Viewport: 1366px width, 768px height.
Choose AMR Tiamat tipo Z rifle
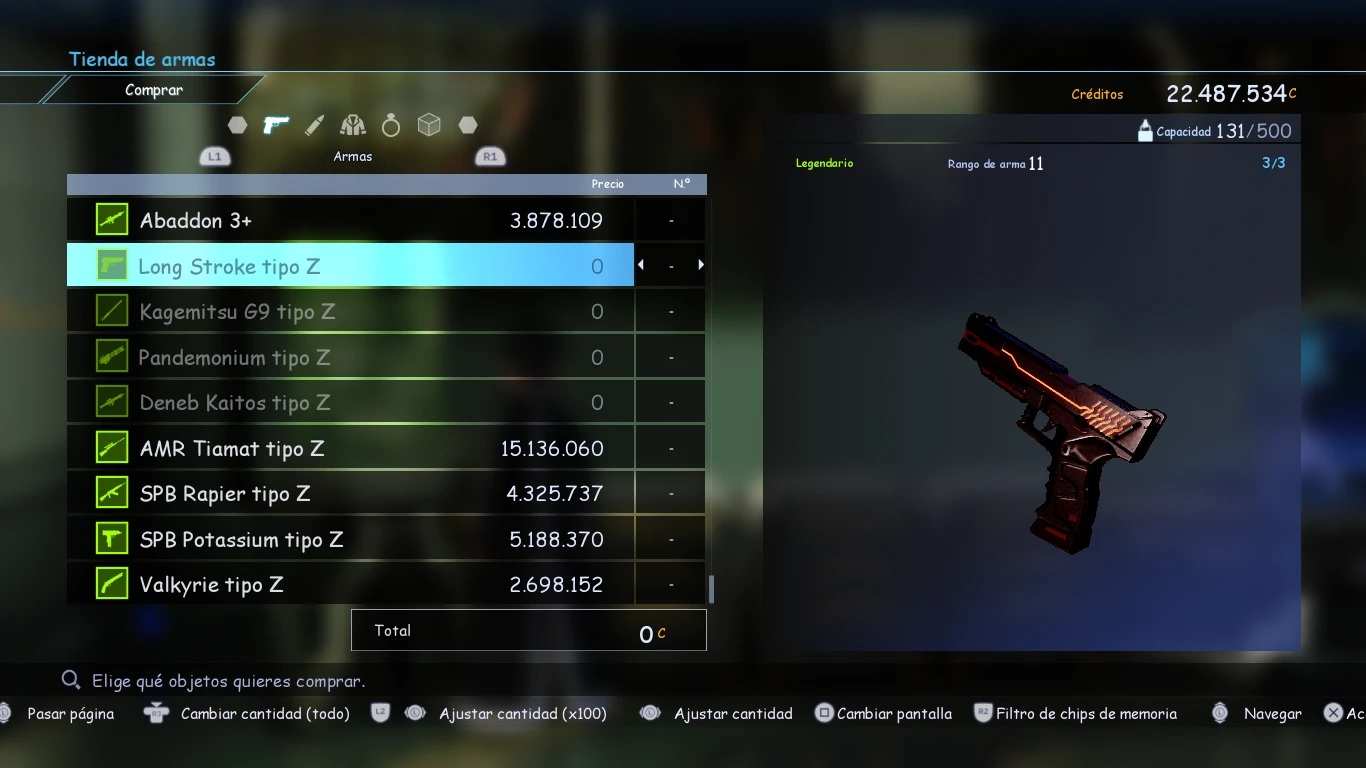[350, 448]
